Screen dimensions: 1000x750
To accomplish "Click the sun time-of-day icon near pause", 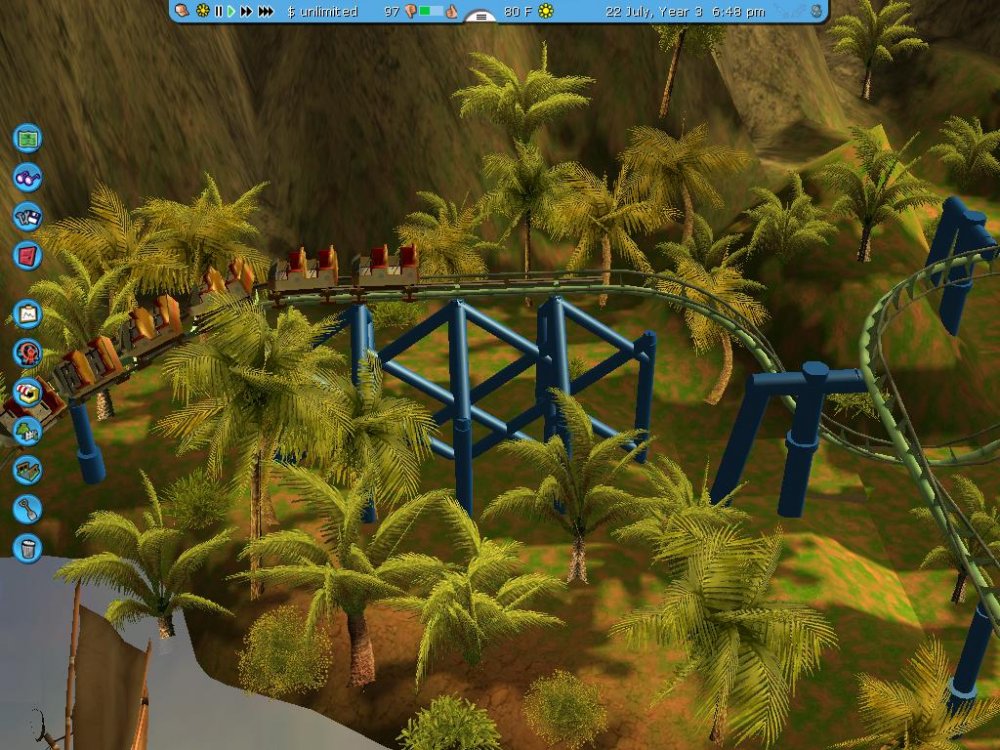I will [203, 11].
